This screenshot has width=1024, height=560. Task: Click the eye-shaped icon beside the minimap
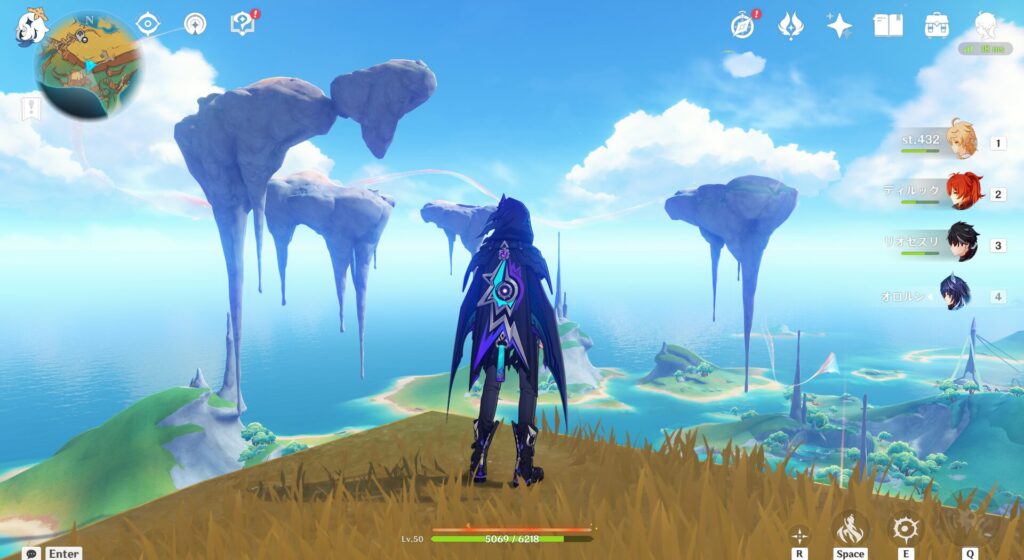tap(148, 24)
